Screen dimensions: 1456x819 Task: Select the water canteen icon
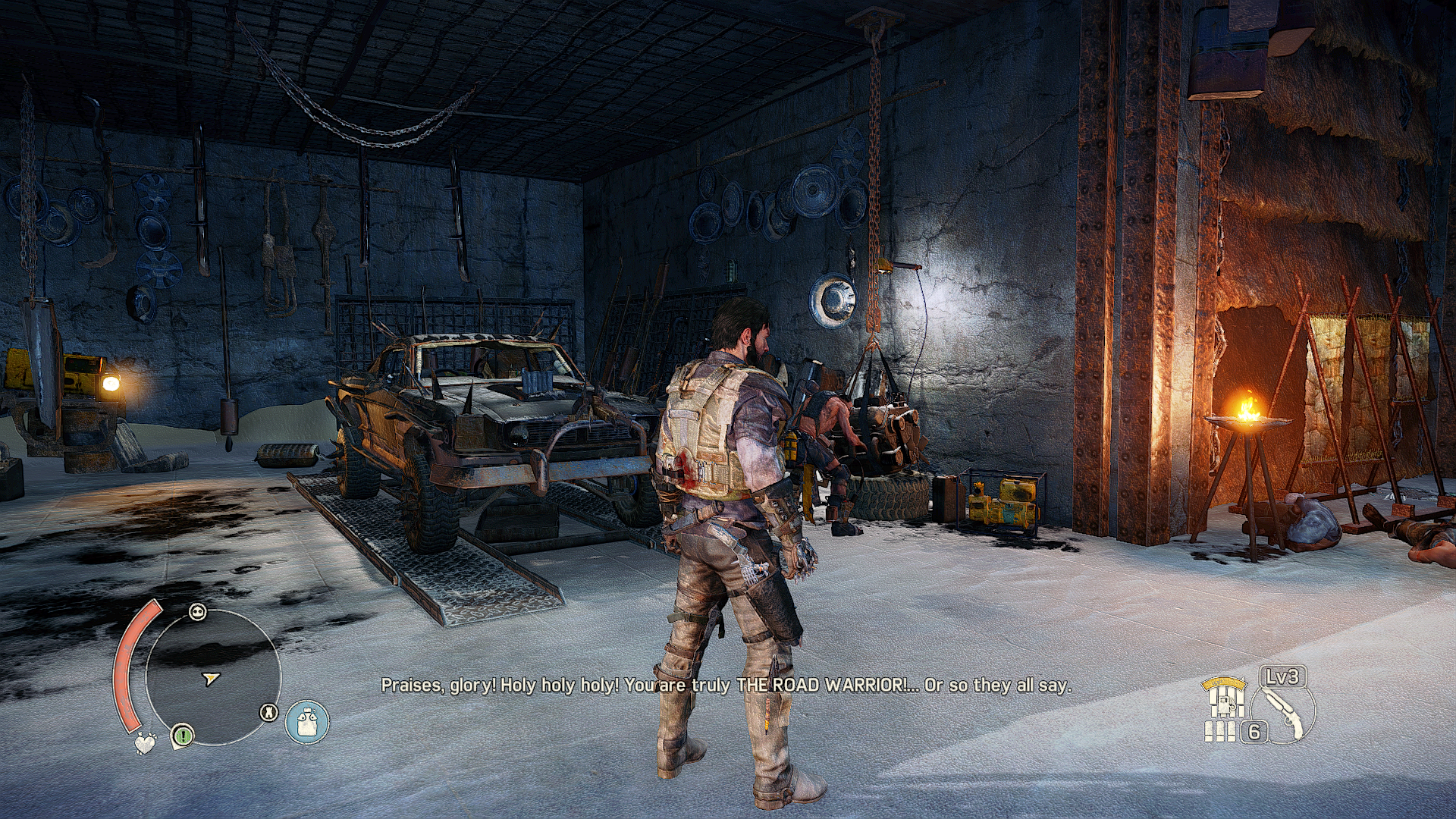click(307, 721)
